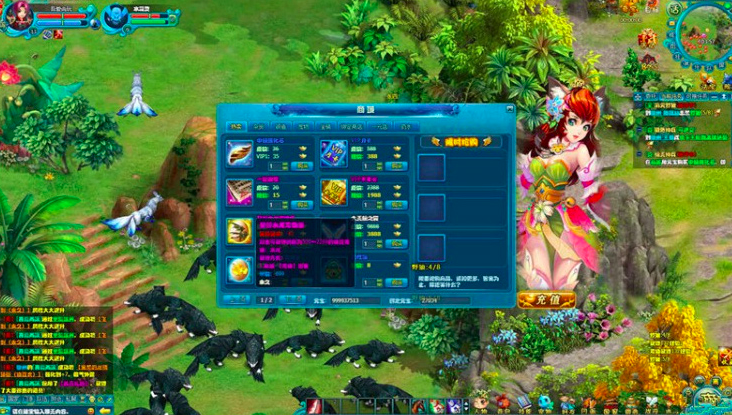Select the golden VIP card icon

coord(333,193)
